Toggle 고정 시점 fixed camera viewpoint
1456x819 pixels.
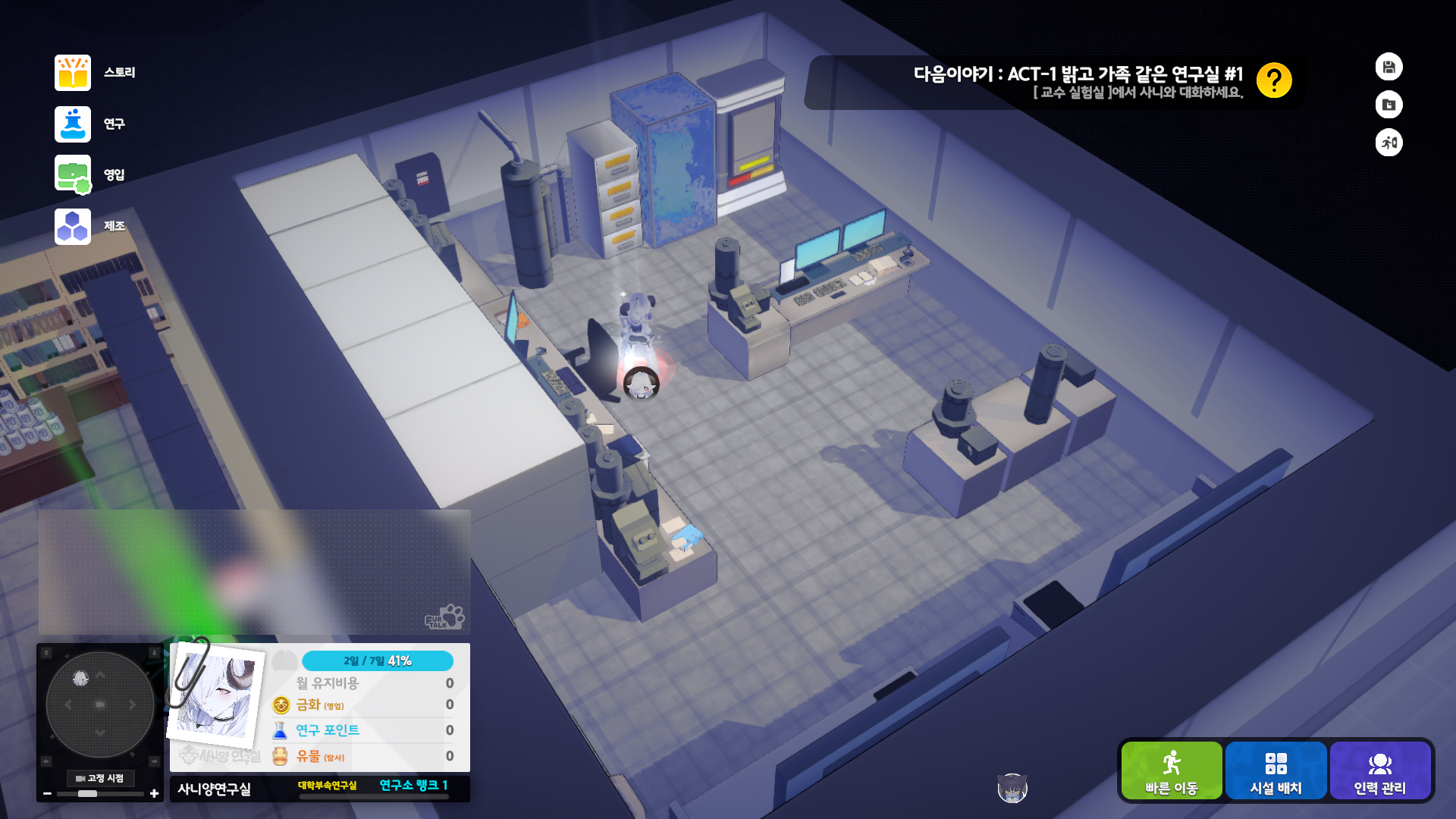click(x=101, y=779)
